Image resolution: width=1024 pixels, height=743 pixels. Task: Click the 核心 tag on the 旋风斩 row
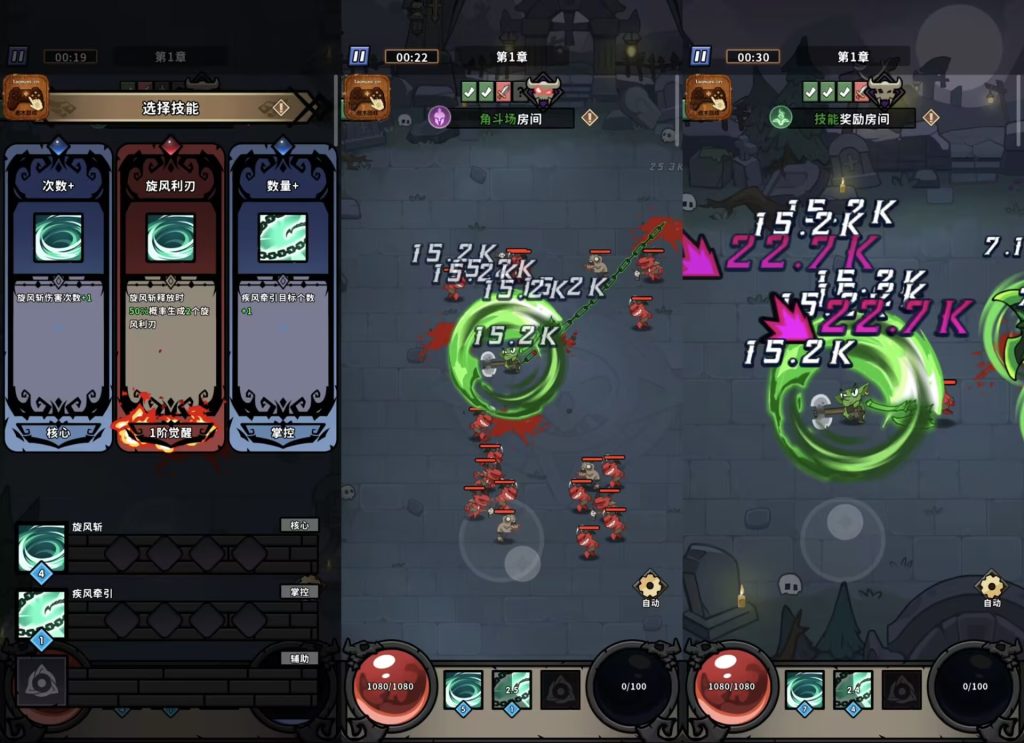click(x=299, y=525)
